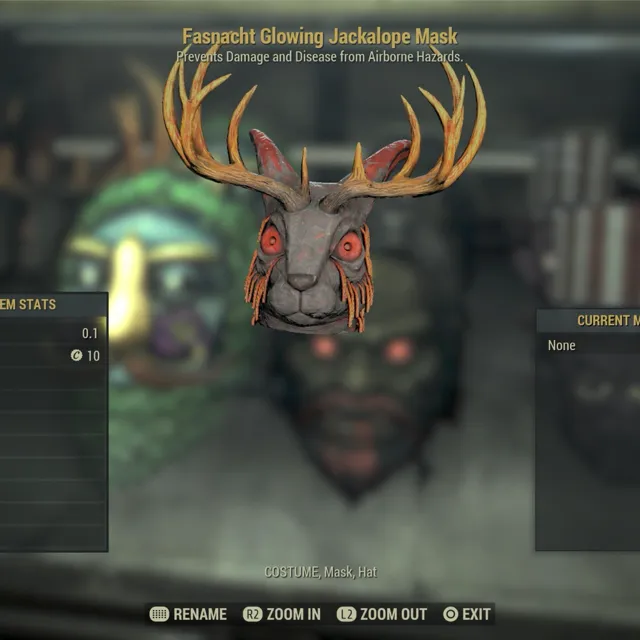640x640 pixels.
Task: Select the None entry under Current Mods
Action: click(562, 346)
